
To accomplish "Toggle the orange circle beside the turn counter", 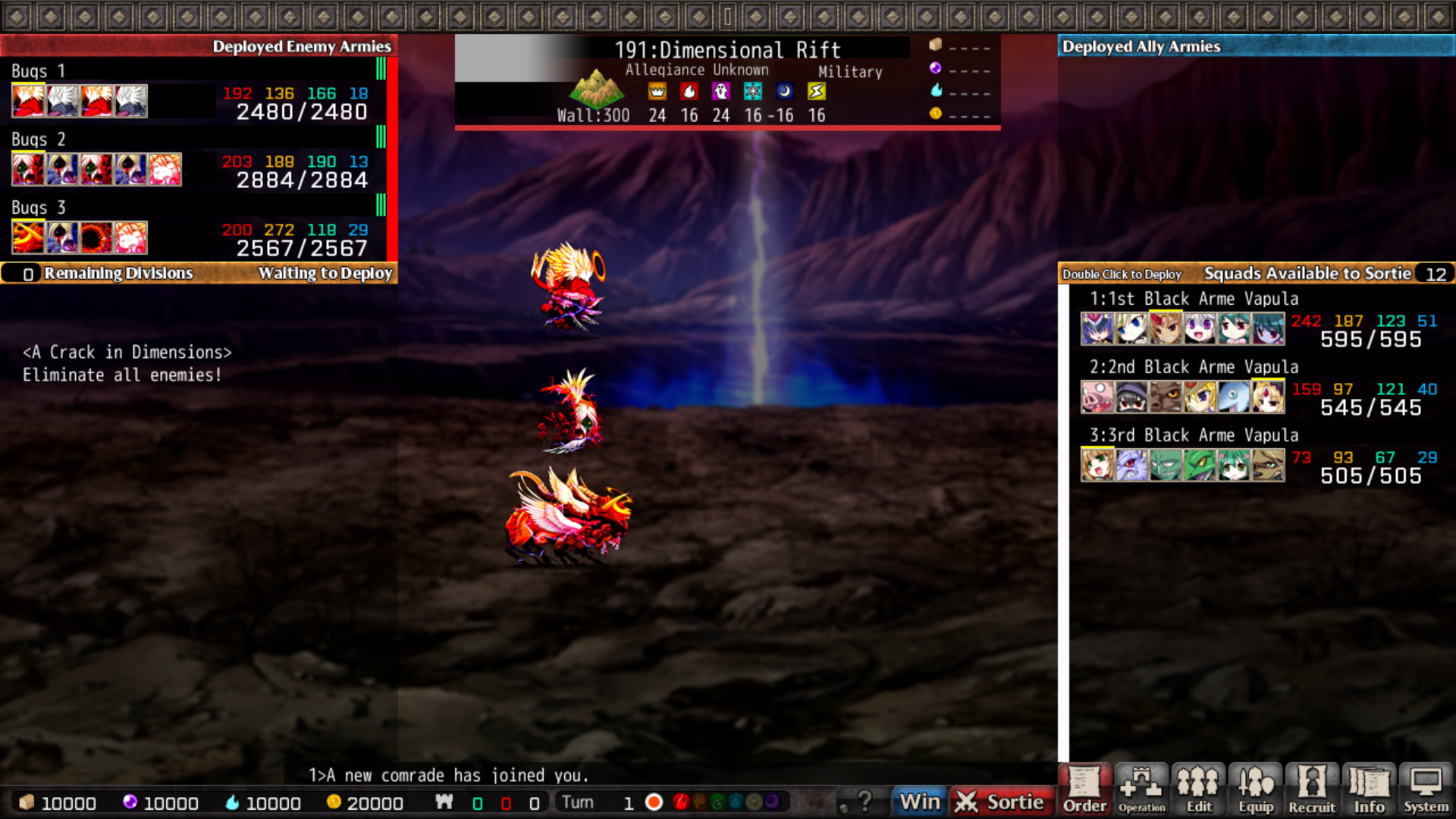I will [654, 802].
